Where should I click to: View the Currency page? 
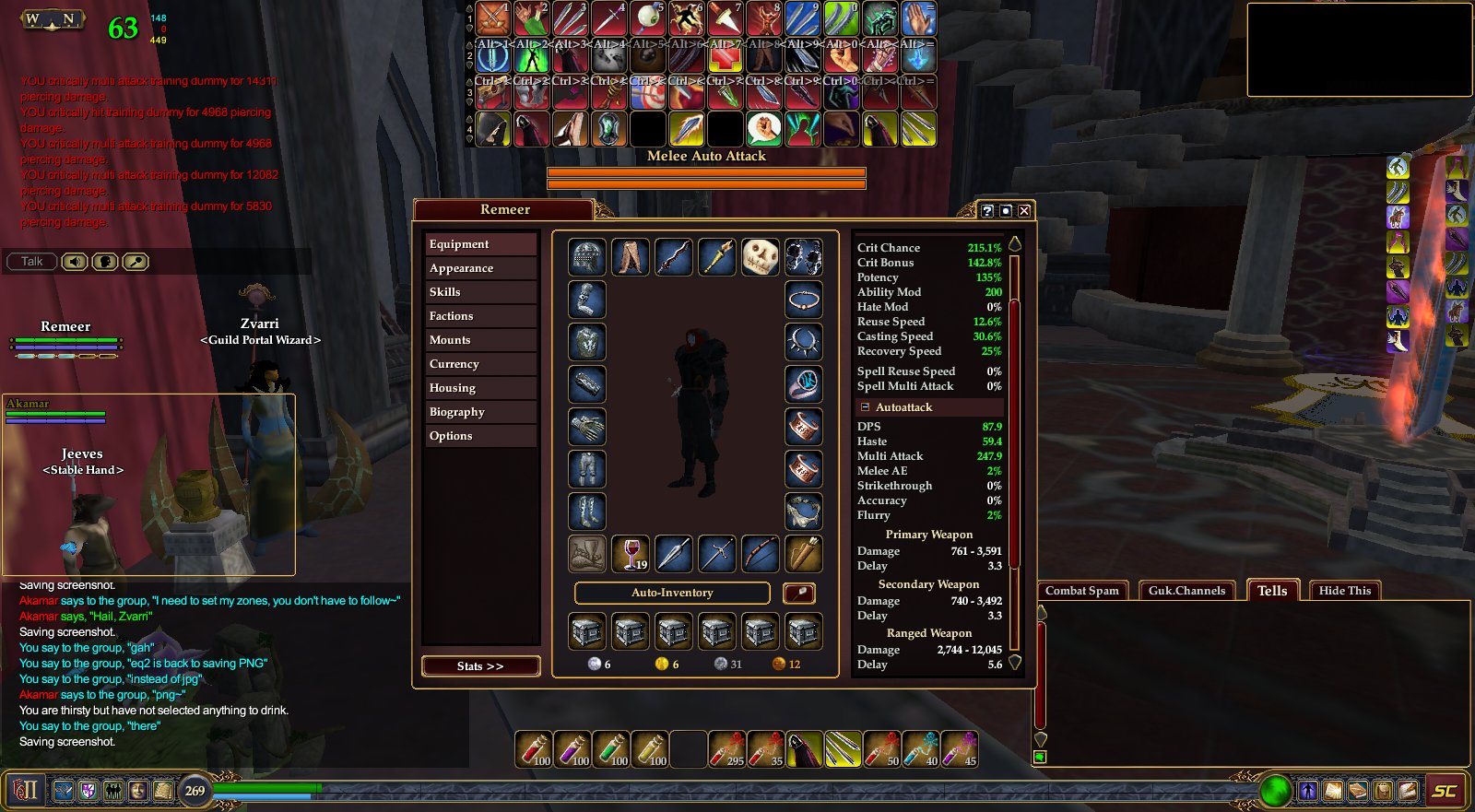coord(480,364)
